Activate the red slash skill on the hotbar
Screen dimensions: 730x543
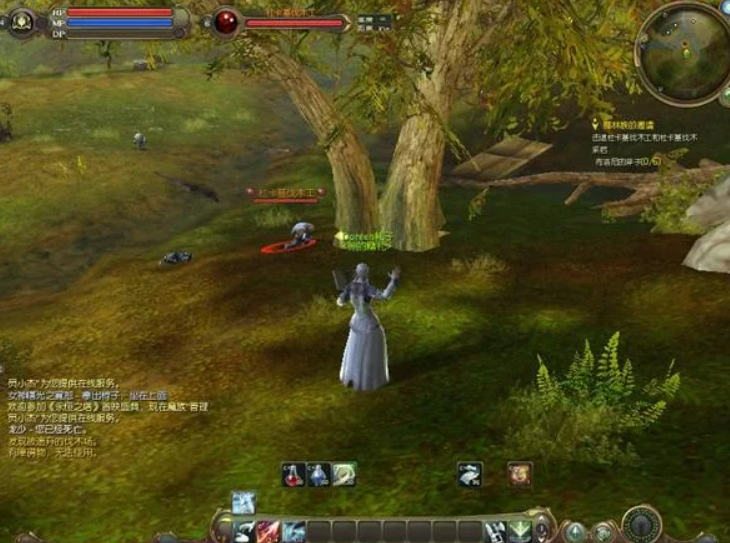268,531
